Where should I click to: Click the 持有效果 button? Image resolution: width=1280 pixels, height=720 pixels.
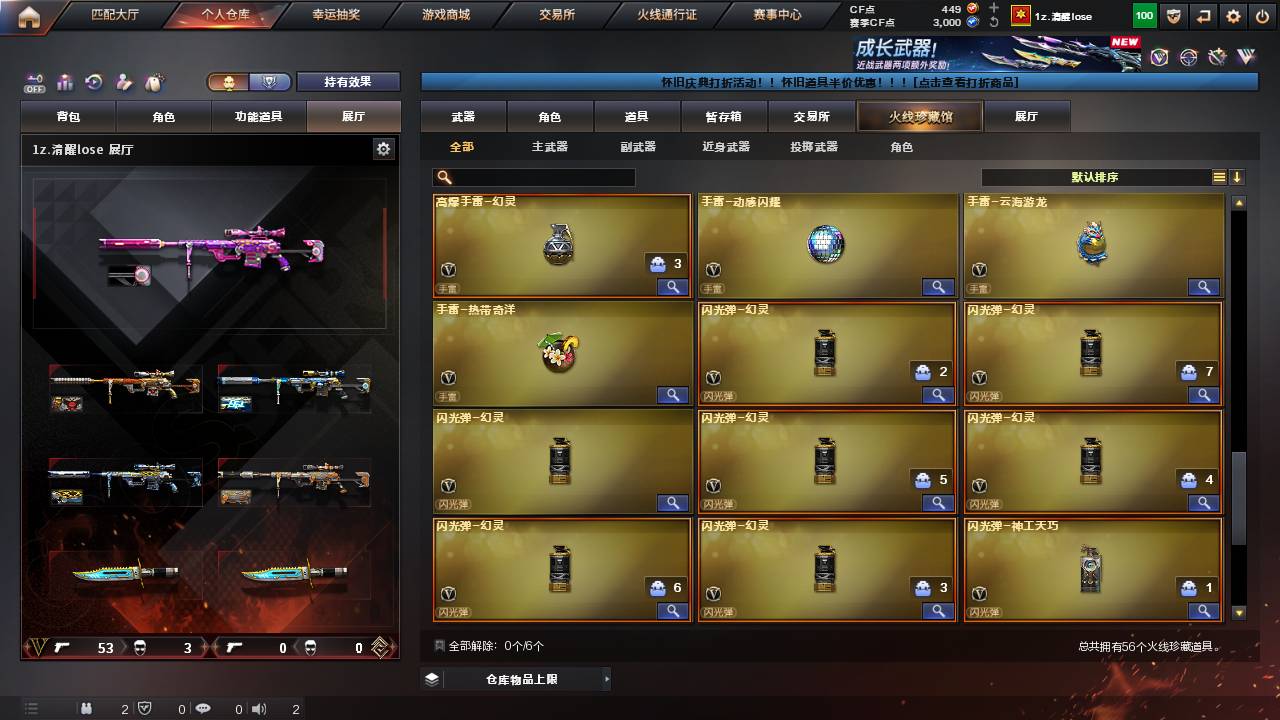pyautogui.click(x=347, y=82)
